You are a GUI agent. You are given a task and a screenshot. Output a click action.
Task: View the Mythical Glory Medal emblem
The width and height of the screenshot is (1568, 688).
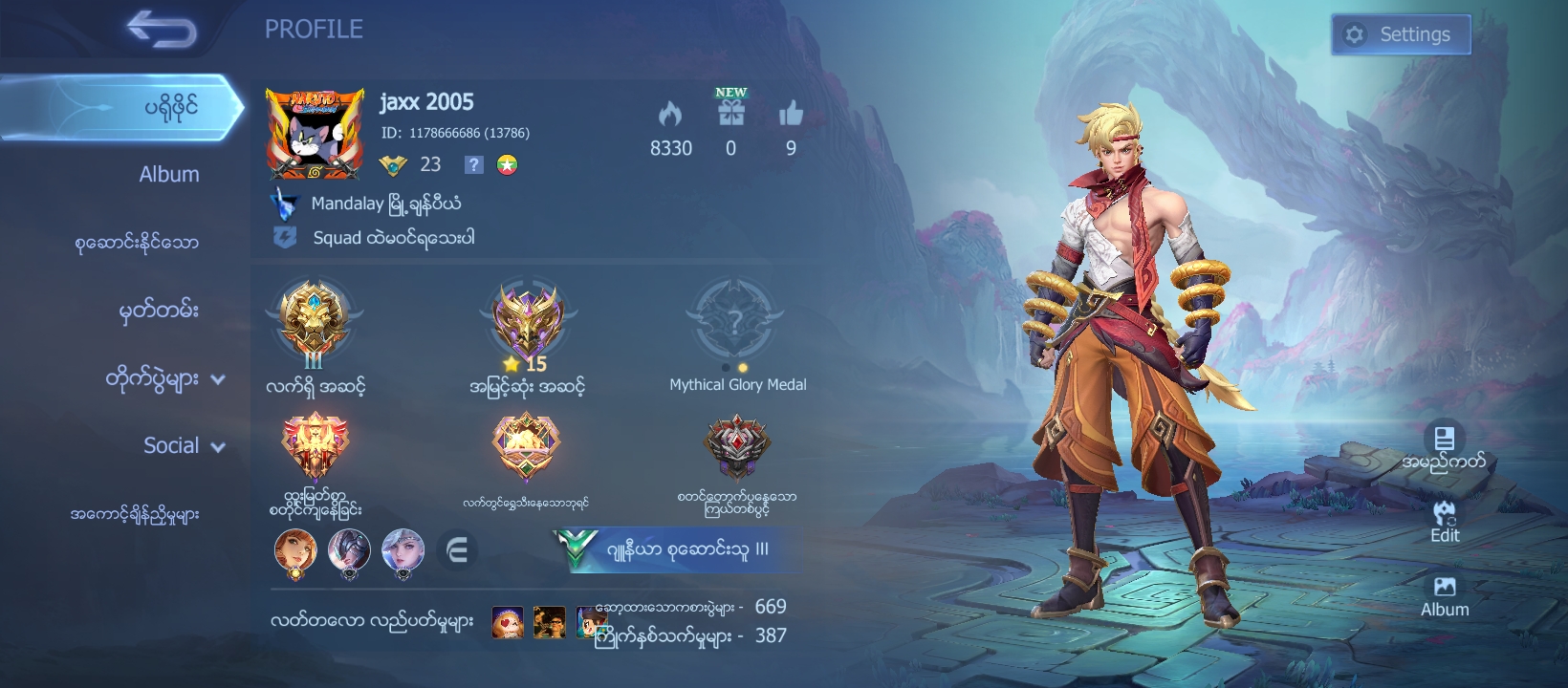734,320
